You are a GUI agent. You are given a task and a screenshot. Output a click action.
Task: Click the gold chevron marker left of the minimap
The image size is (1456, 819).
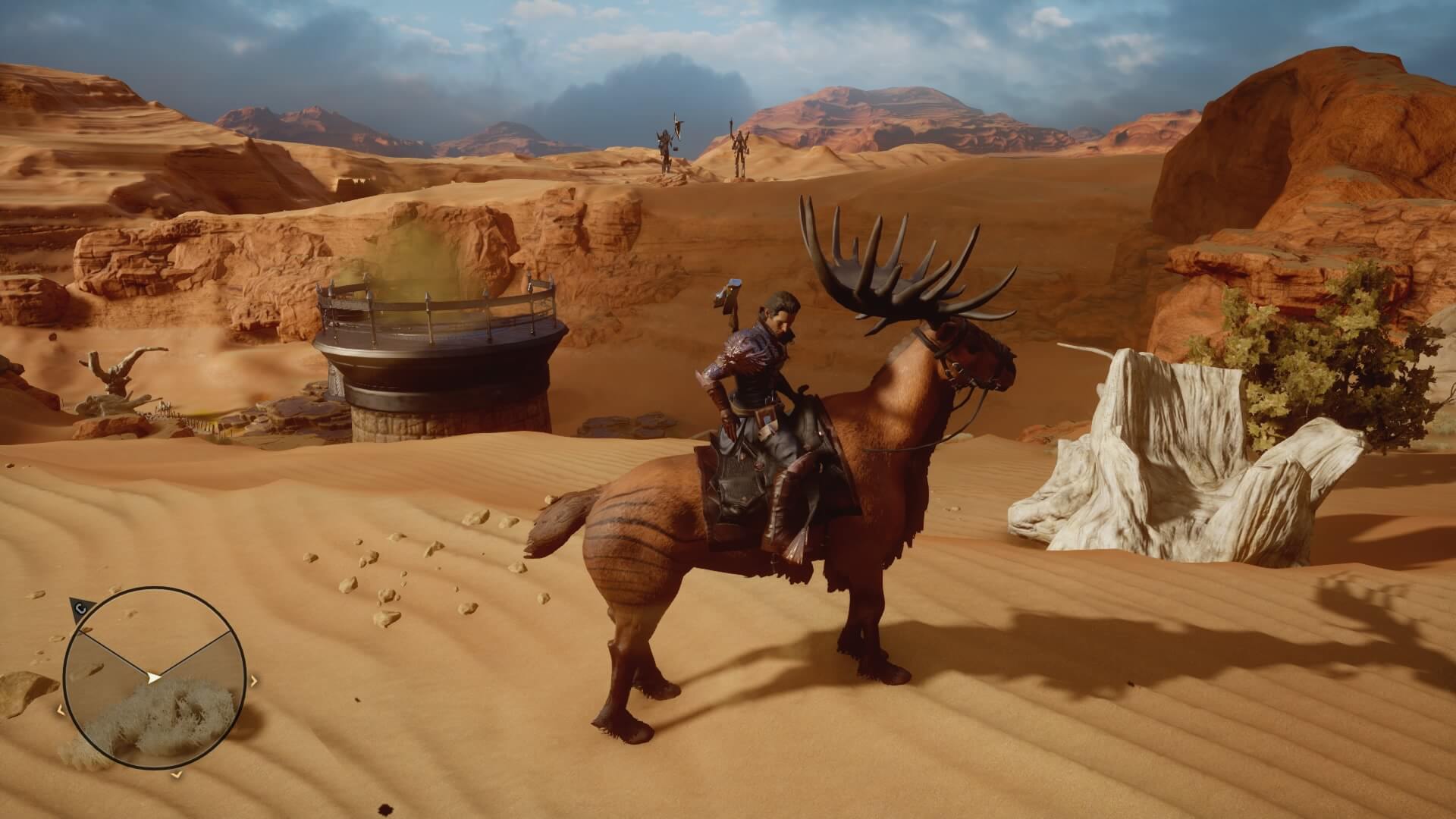point(60,709)
